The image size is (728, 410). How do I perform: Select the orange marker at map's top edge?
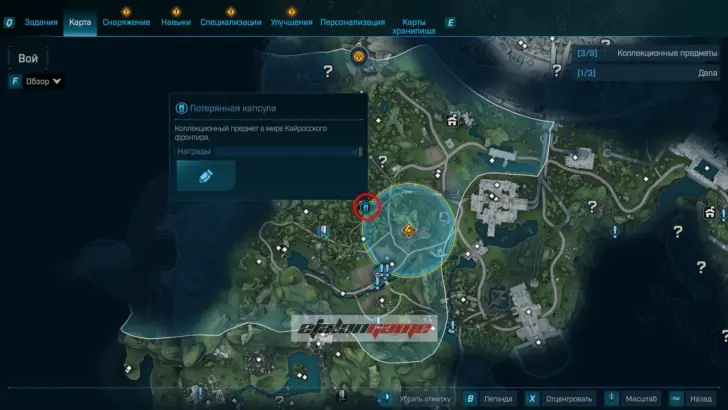(358, 57)
